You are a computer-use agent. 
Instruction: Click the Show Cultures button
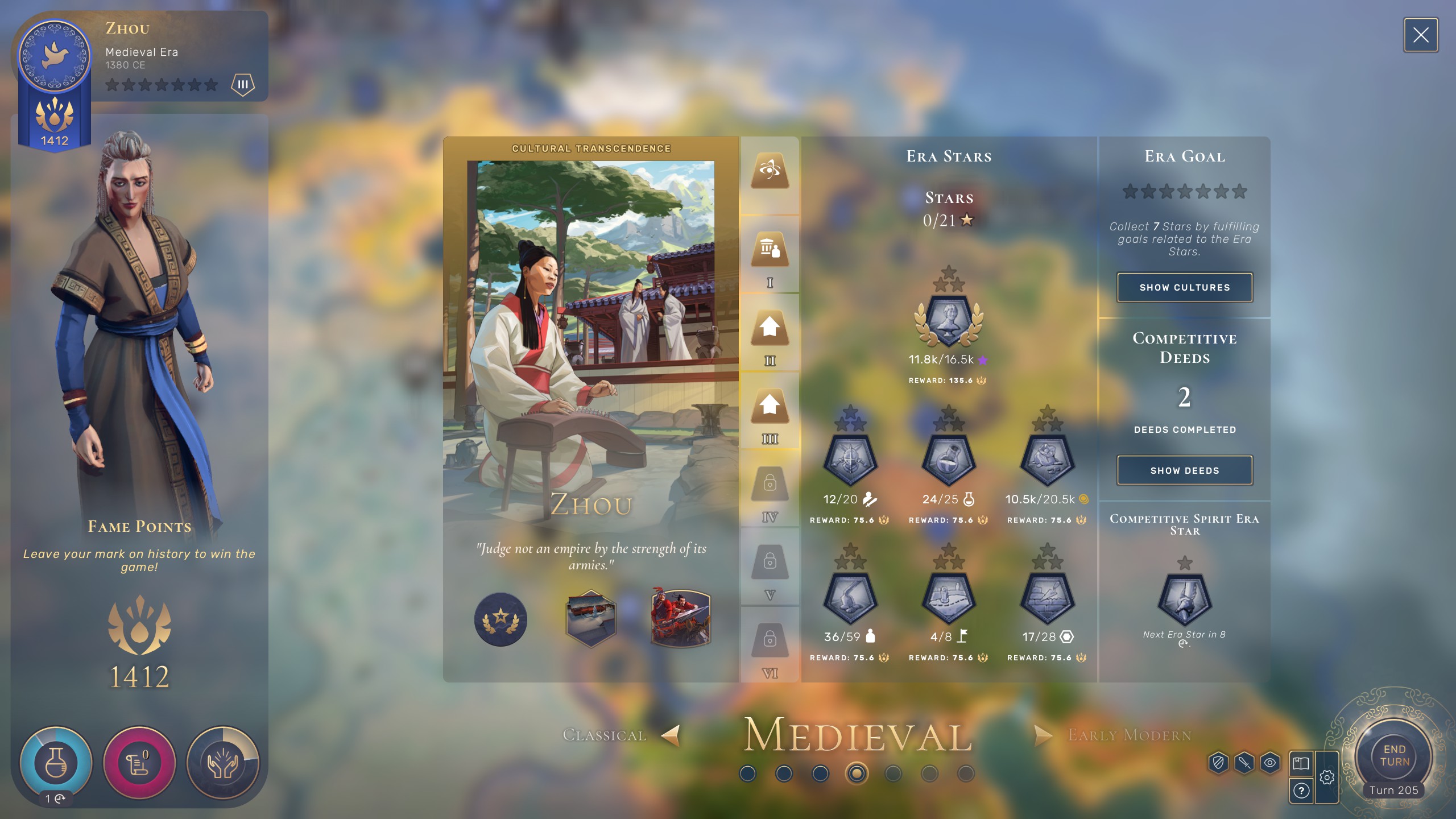(1184, 288)
